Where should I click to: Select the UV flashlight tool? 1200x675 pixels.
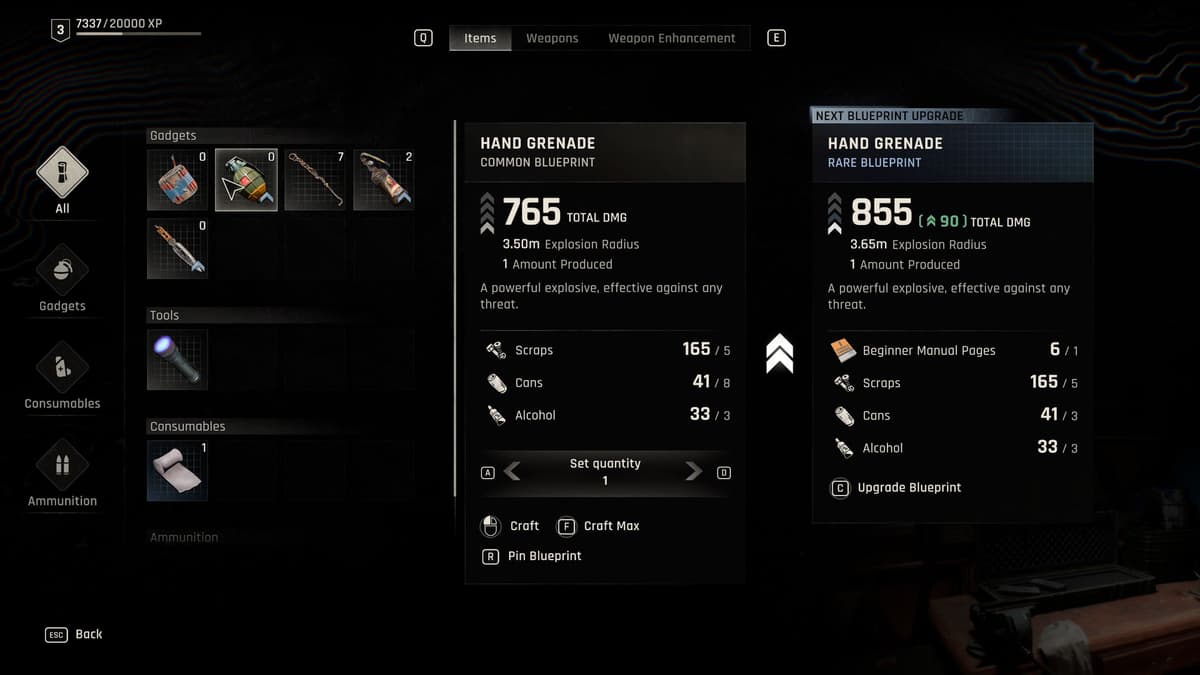click(177, 360)
